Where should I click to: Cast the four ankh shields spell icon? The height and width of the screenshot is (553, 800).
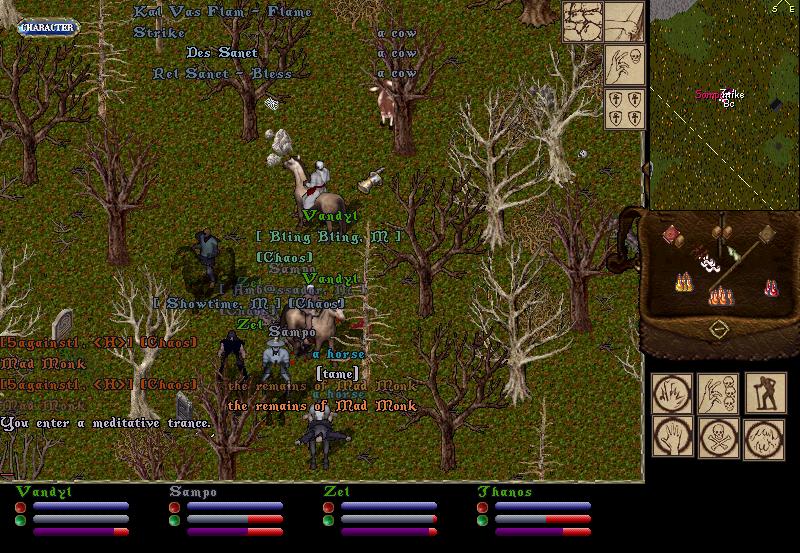(x=624, y=109)
